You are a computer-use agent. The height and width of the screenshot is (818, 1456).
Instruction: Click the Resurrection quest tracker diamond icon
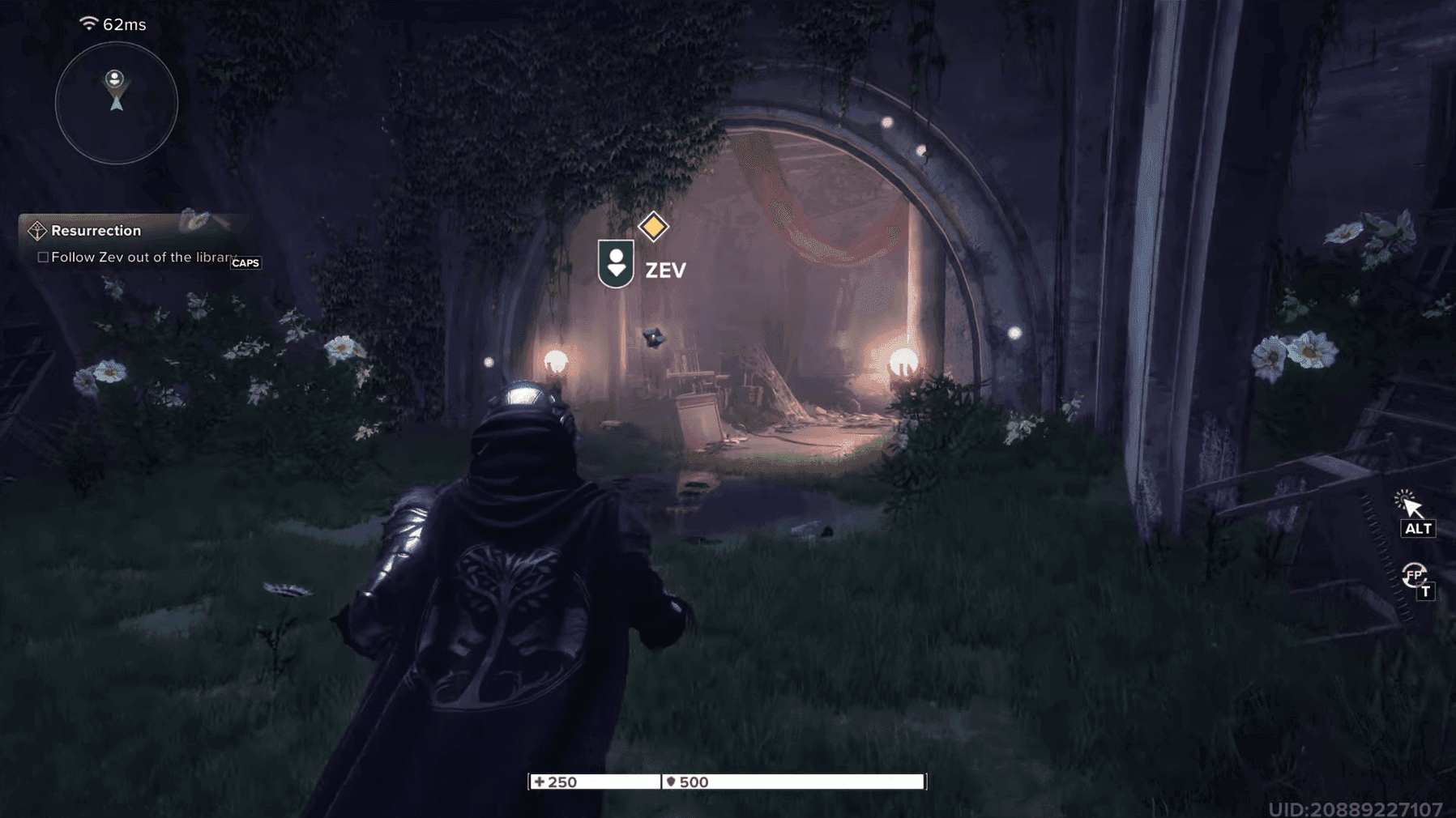(36, 230)
